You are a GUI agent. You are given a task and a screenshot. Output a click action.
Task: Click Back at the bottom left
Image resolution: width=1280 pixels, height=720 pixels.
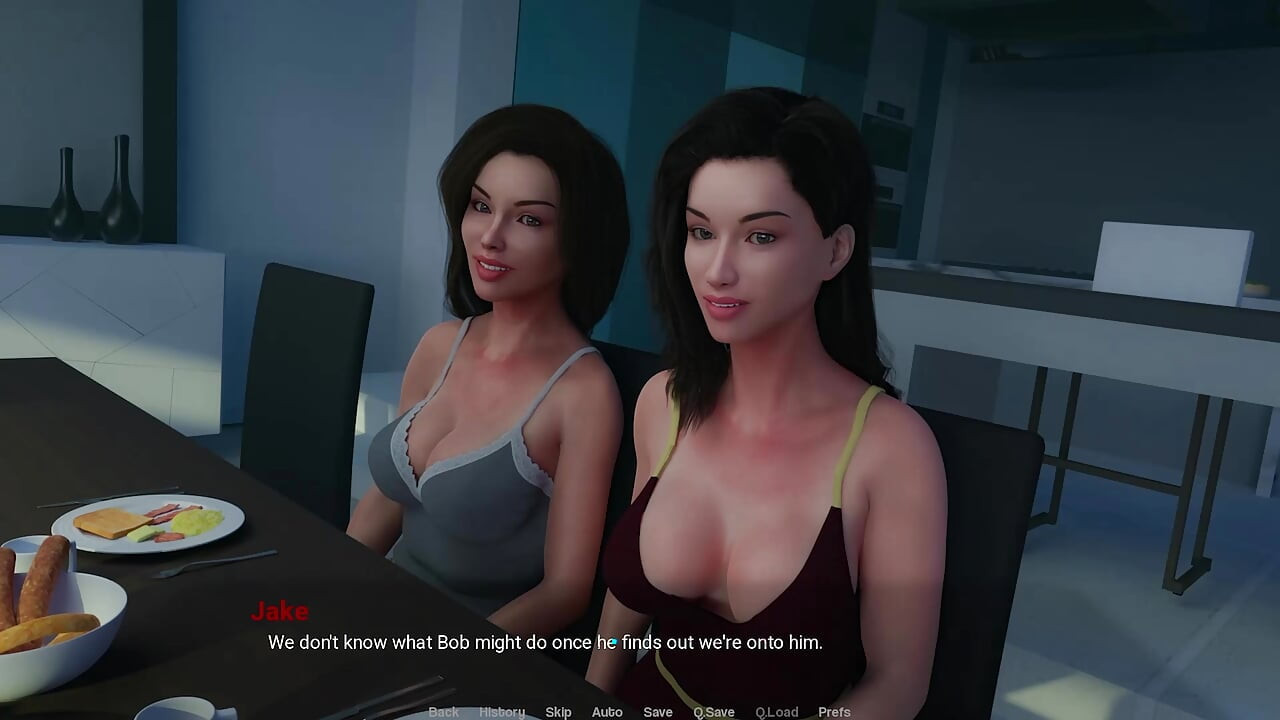pyautogui.click(x=443, y=711)
